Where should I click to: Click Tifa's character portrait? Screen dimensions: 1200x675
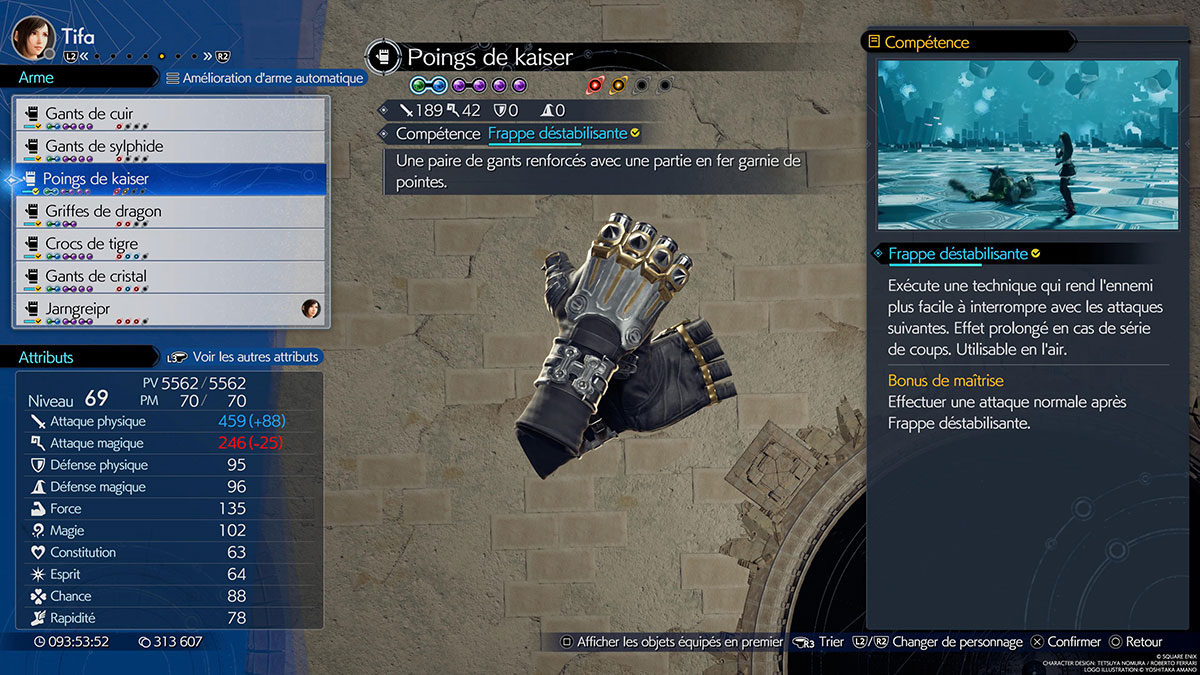pos(32,39)
